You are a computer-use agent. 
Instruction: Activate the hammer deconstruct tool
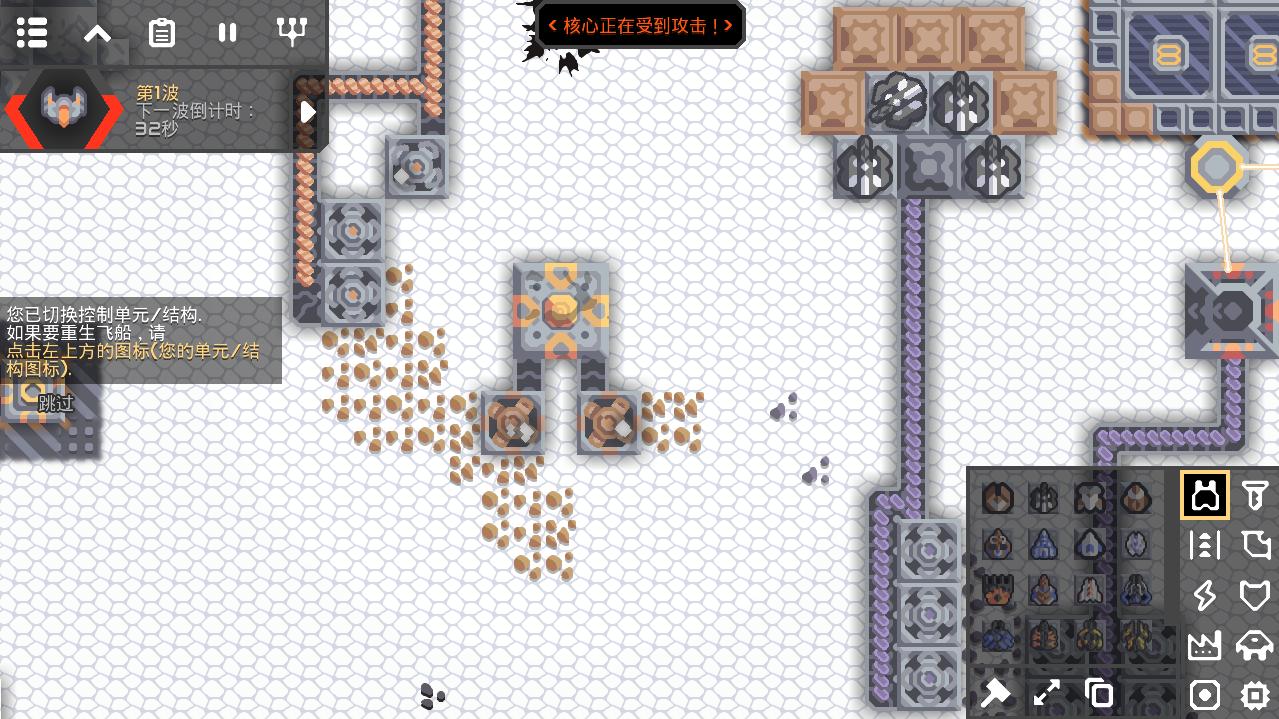(996, 693)
